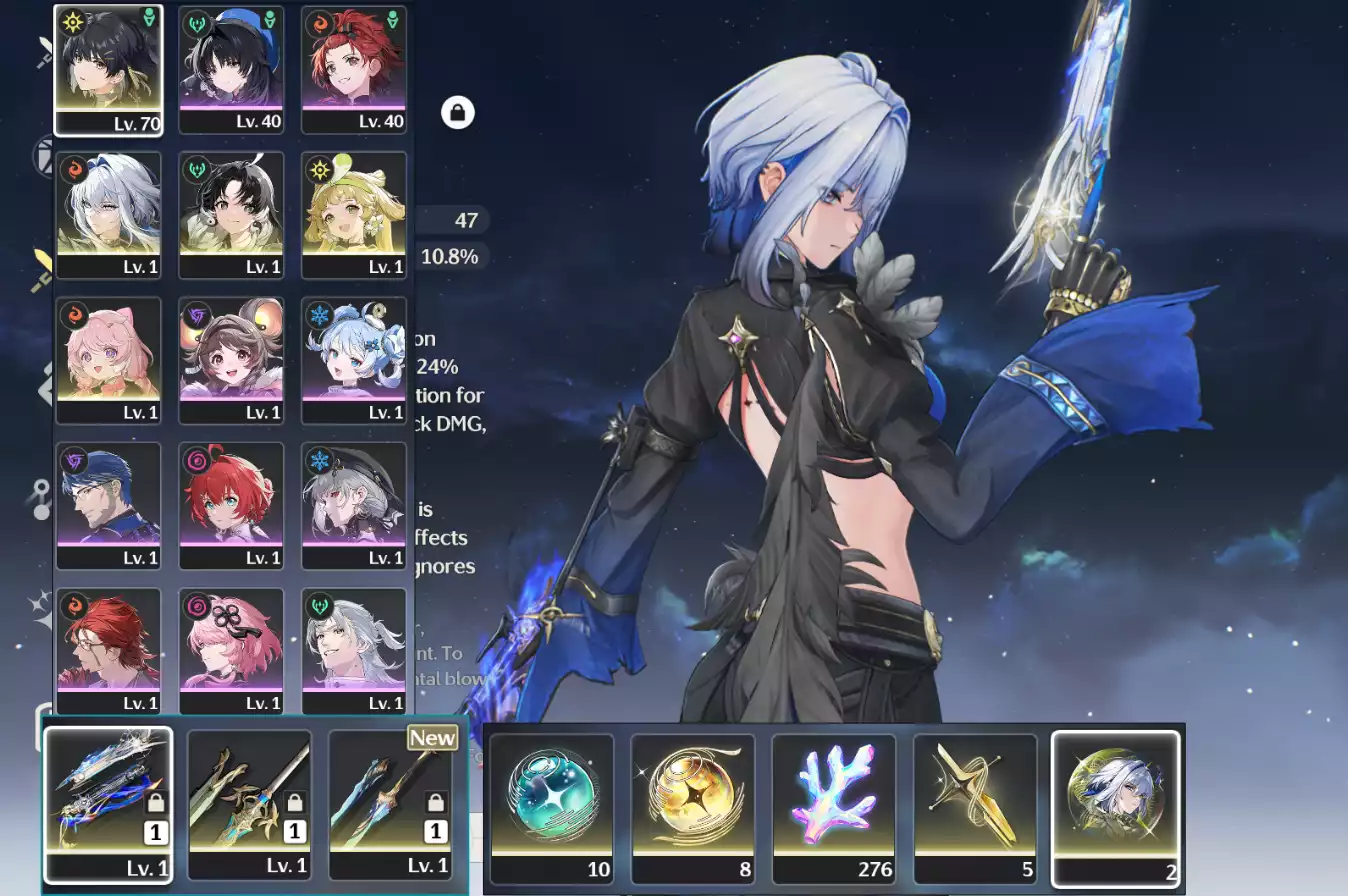
Task: Choose the golden spike item with 5
Action: coord(975,808)
